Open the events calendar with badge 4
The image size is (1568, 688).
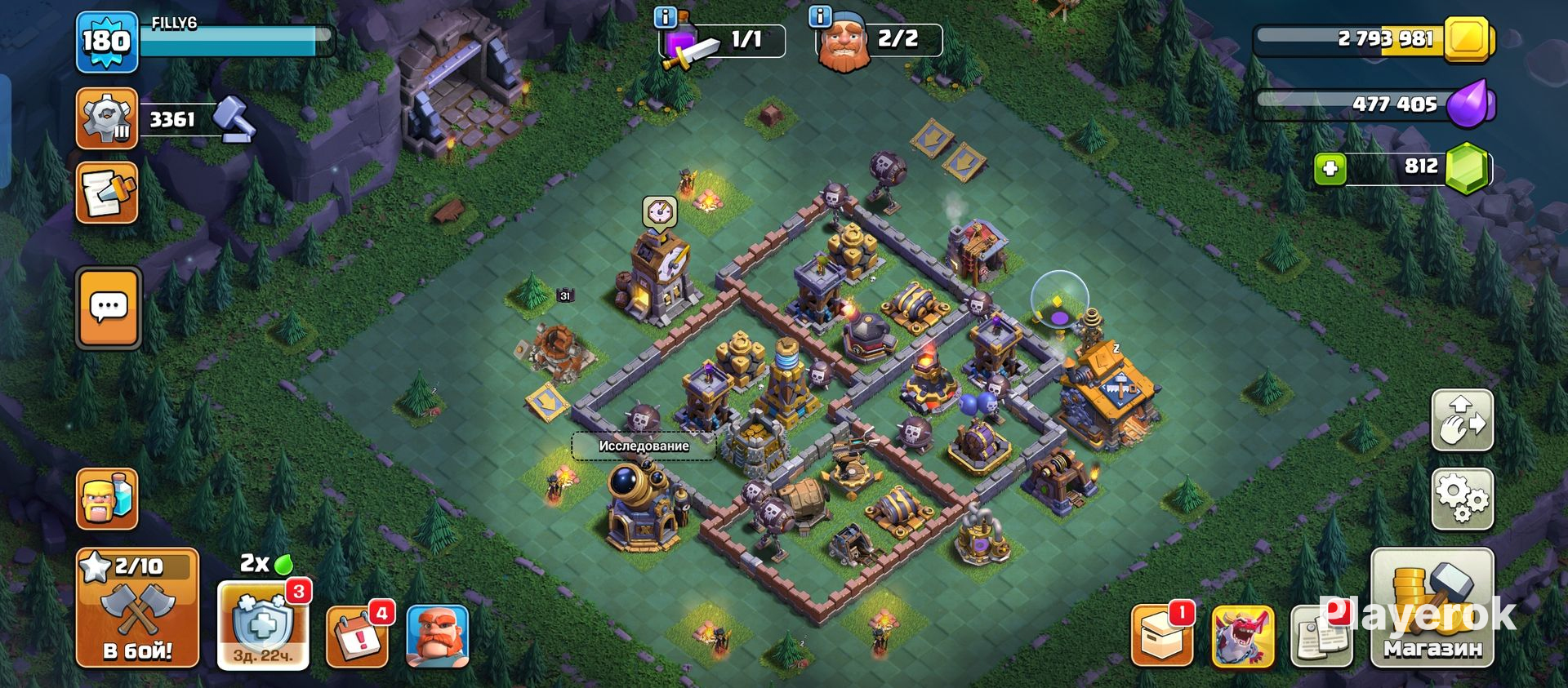click(357, 636)
